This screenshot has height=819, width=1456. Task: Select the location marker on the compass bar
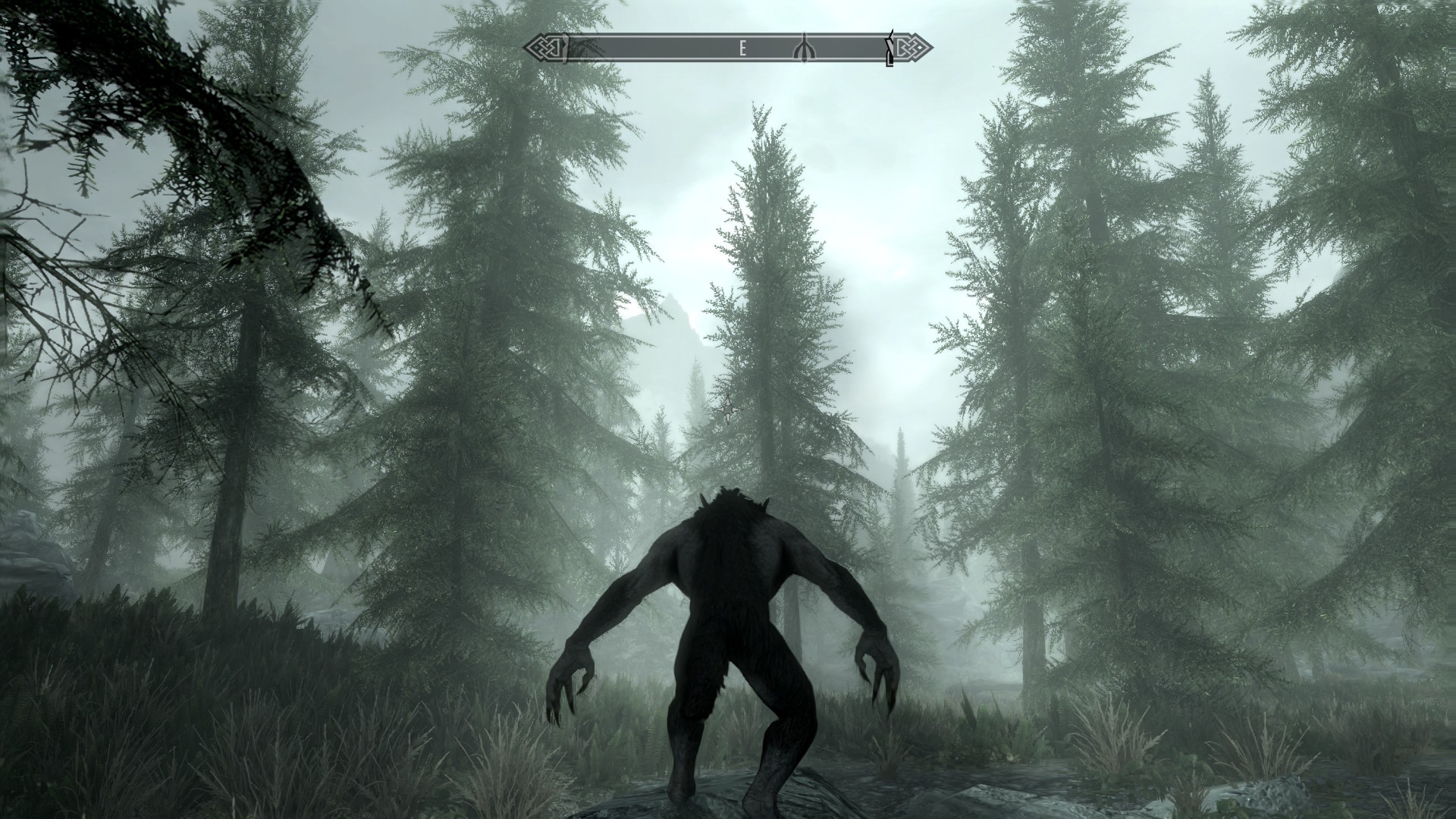click(x=804, y=49)
